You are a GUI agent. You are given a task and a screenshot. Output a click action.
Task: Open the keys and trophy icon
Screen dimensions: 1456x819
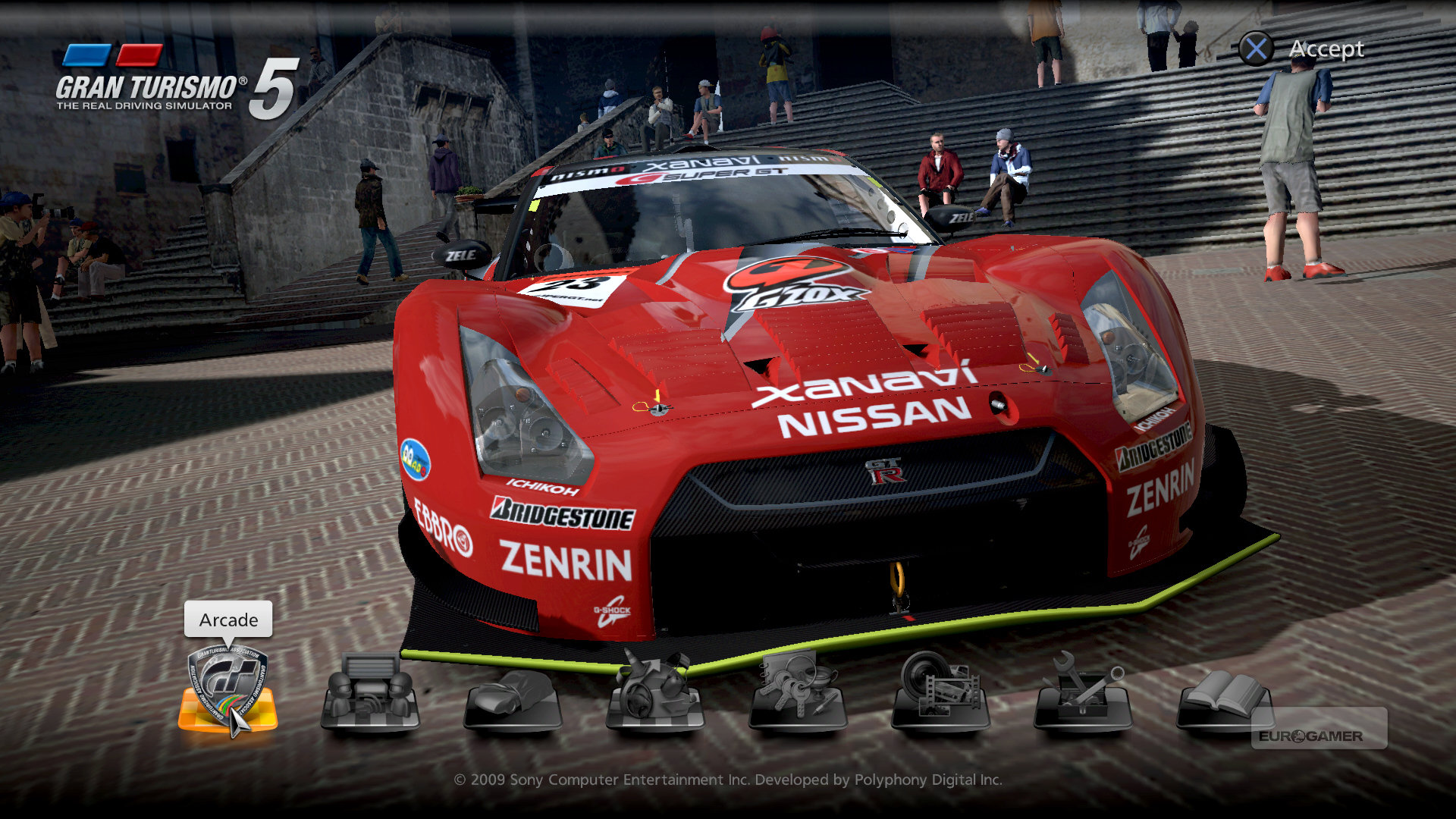798,690
